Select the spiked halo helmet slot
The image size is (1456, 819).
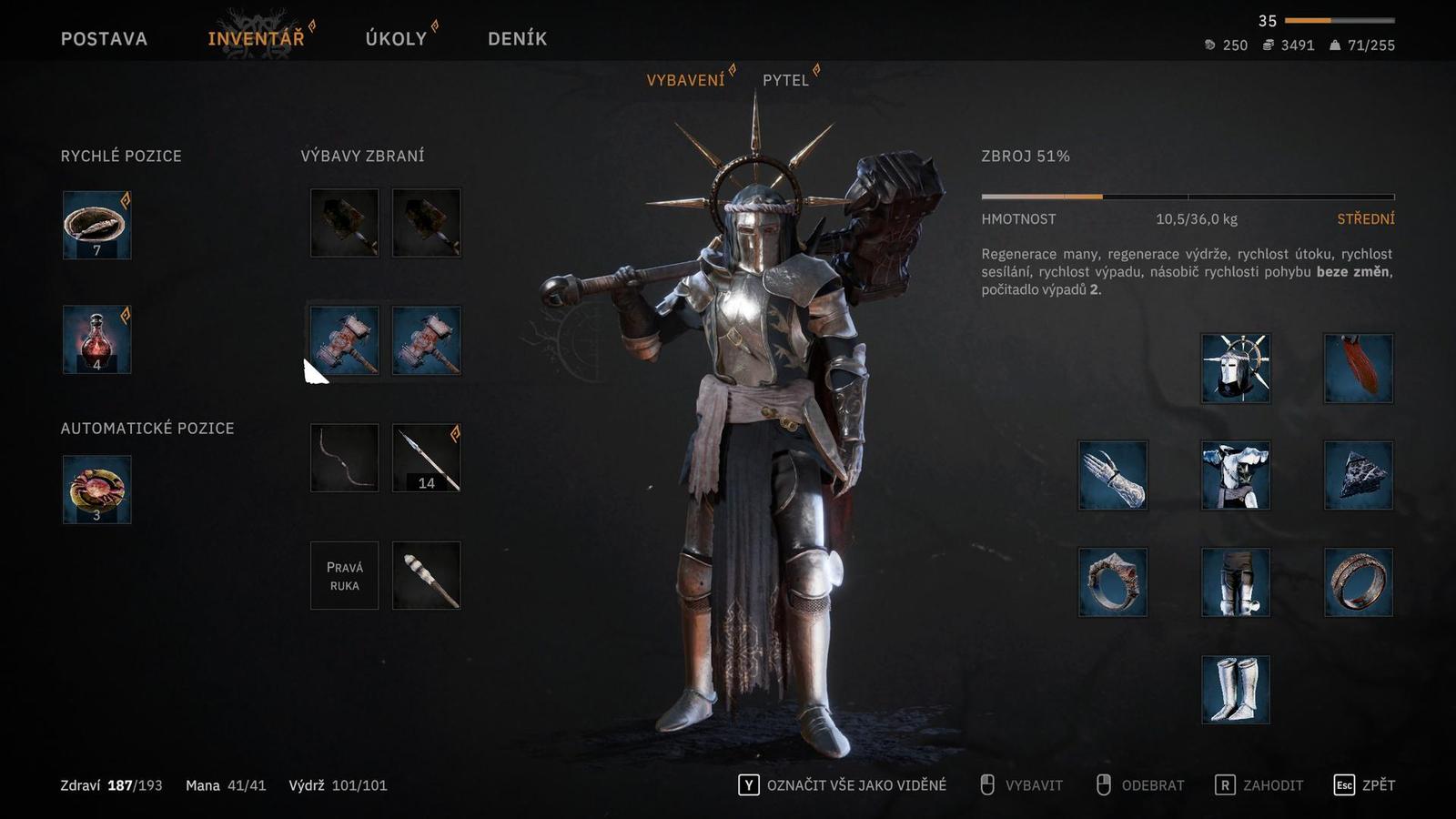click(1236, 368)
